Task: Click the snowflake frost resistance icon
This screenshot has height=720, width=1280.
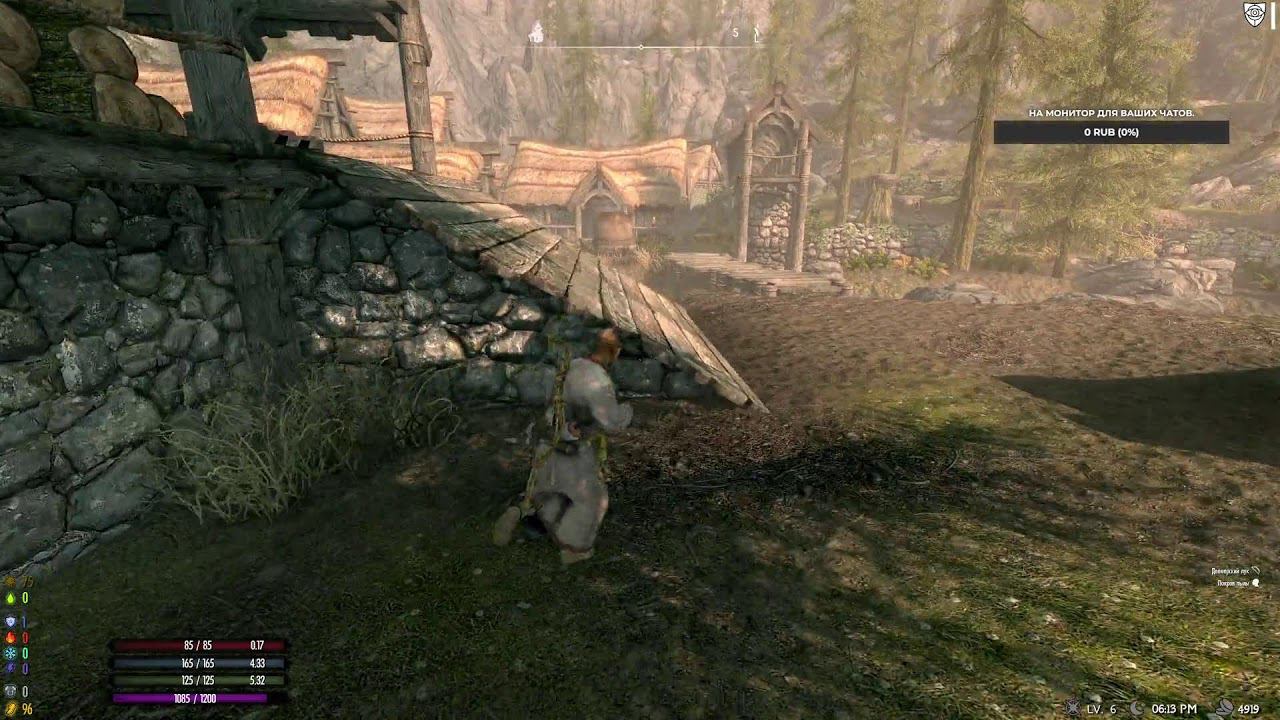Action: (x=10, y=653)
